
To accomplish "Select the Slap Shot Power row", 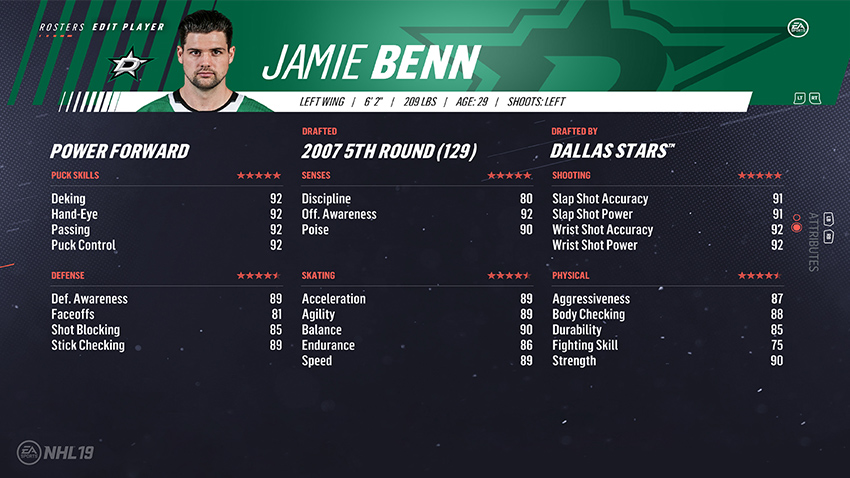I will point(667,214).
